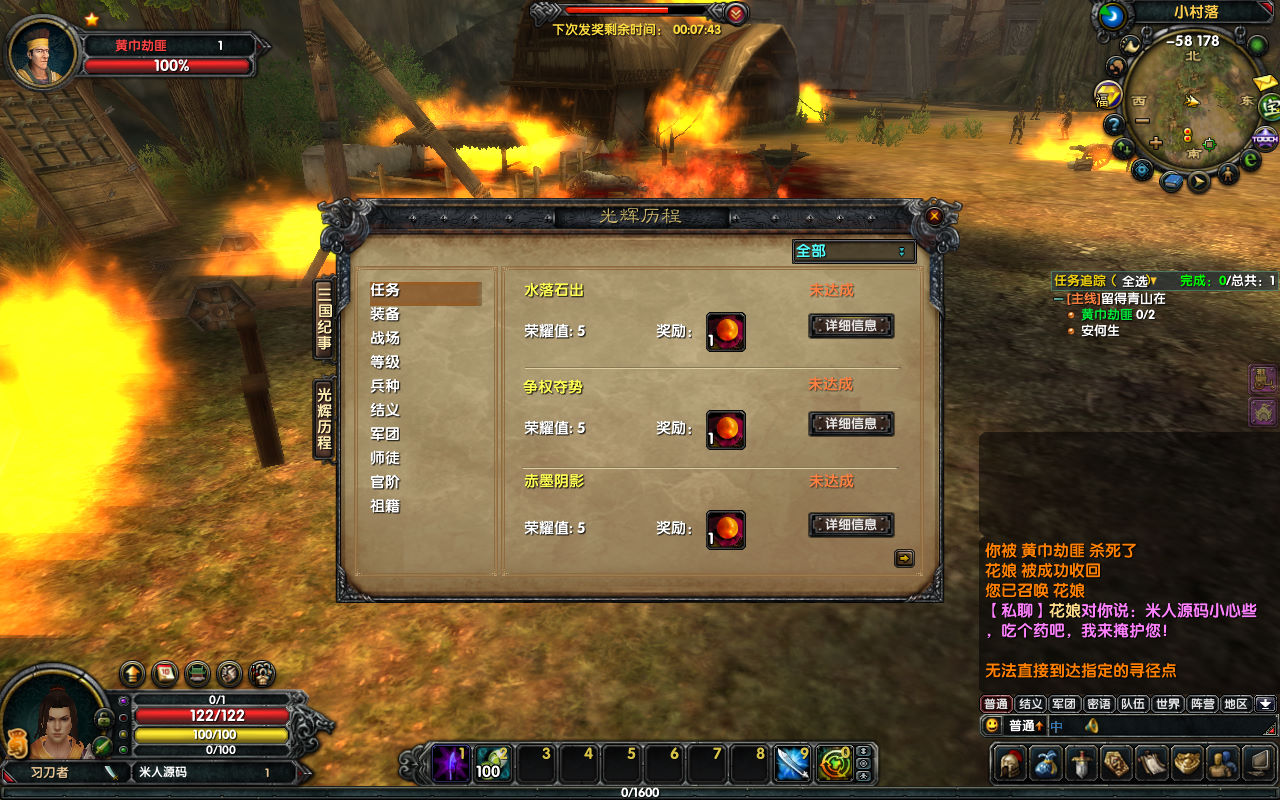Select the 装备 category
Image resolution: width=1280 pixels, height=800 pixels.
(x=386, y=314)
